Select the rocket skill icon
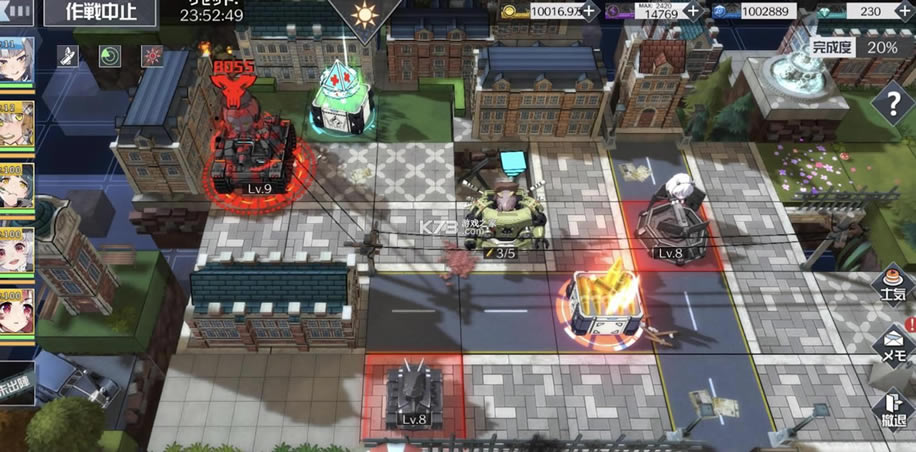 (69, 55)
